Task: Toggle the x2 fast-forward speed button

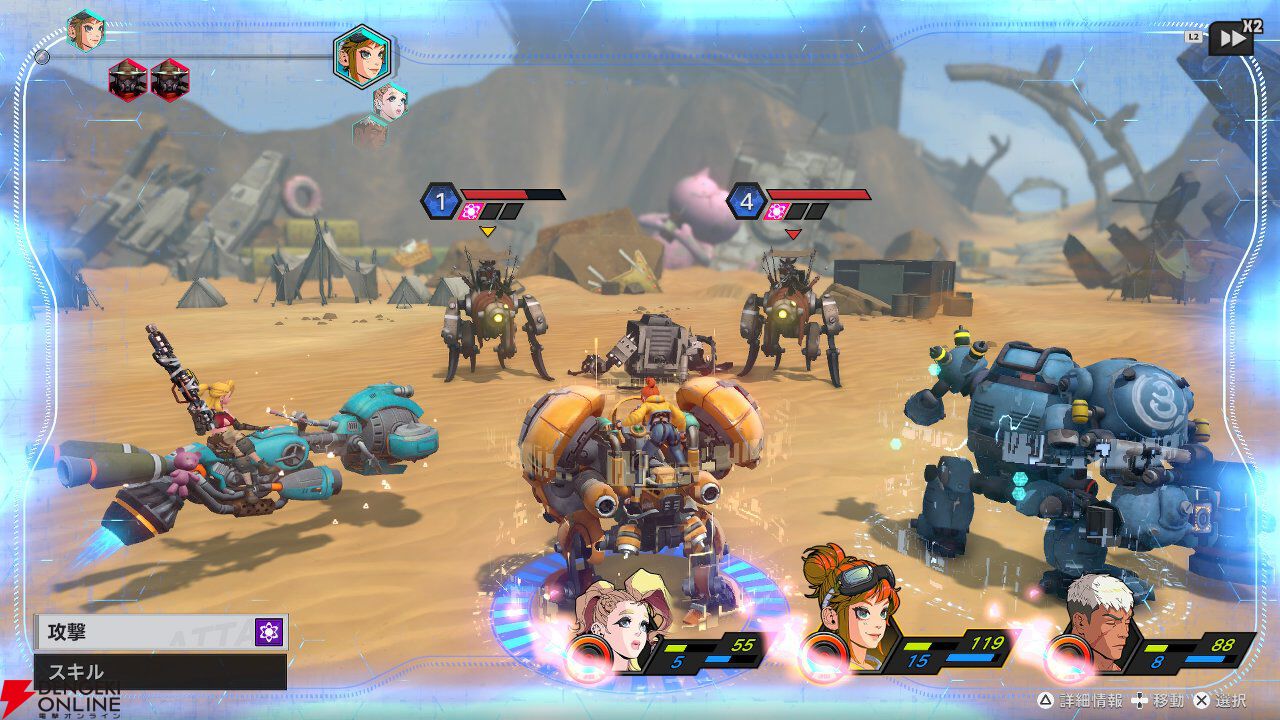Action: coord(1231,39)
